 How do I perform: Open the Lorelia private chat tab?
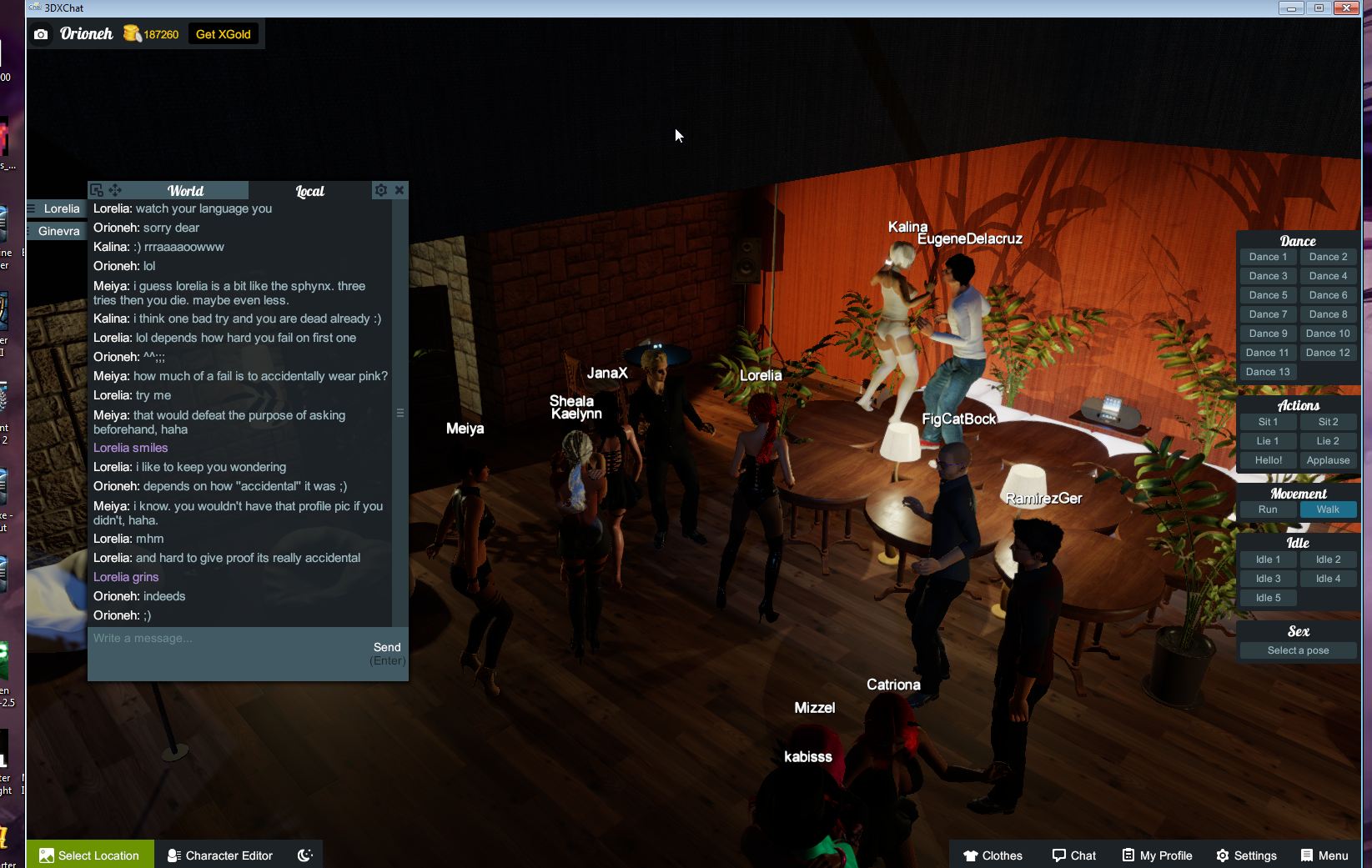pyautogui.click(x=59, y=208)
